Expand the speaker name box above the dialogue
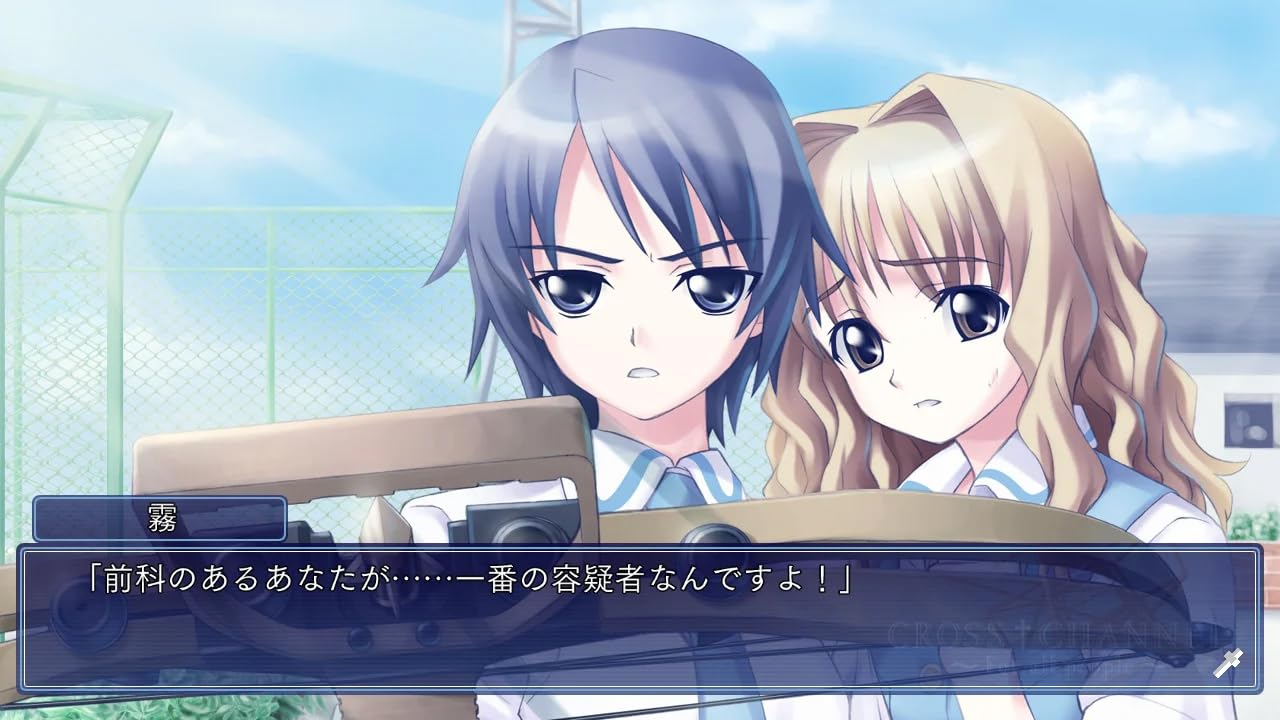The image size is (1280, 720). 160,520
